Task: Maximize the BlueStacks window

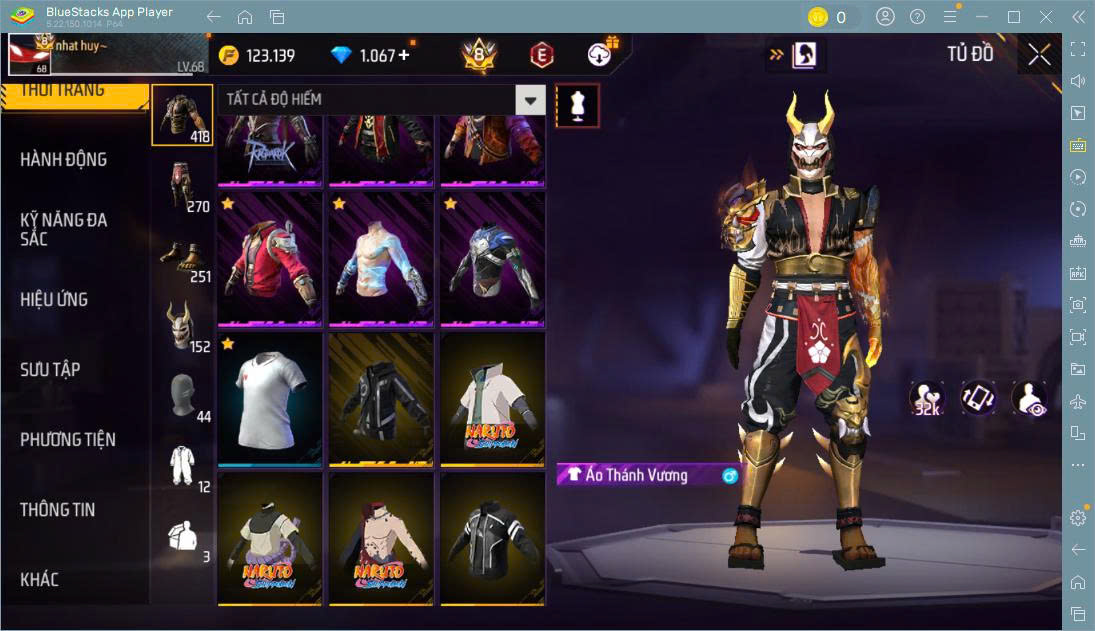Action: pyautogui.click(x=1014, y=17)
